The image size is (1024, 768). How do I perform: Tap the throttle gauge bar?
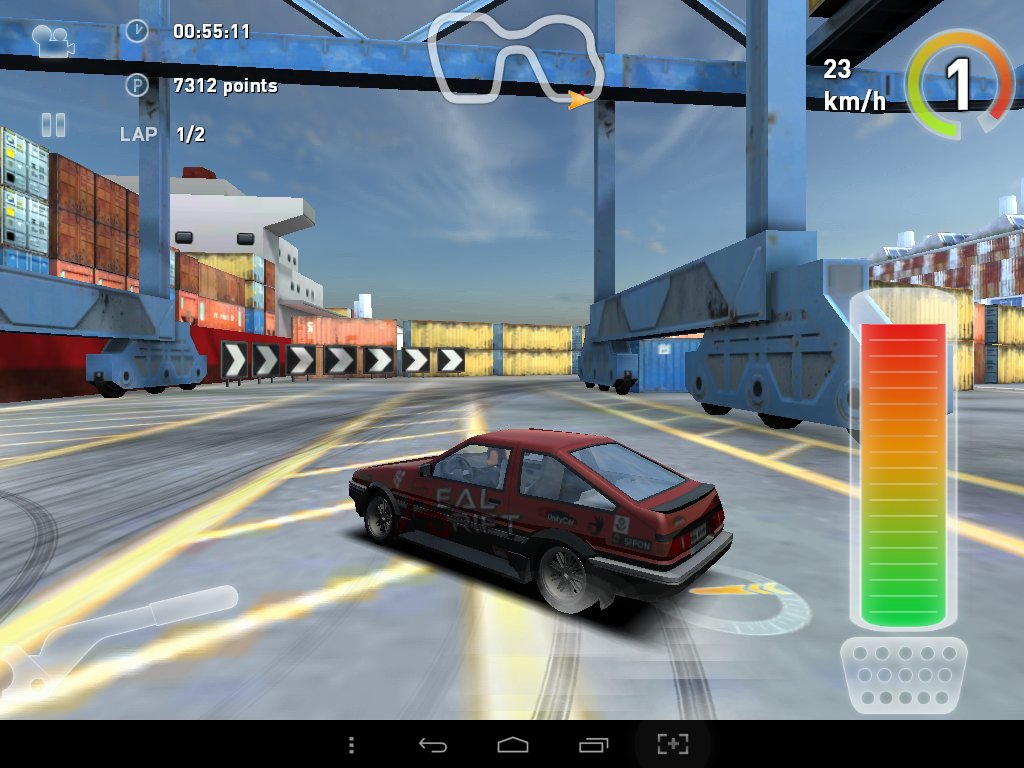(904, 472)
